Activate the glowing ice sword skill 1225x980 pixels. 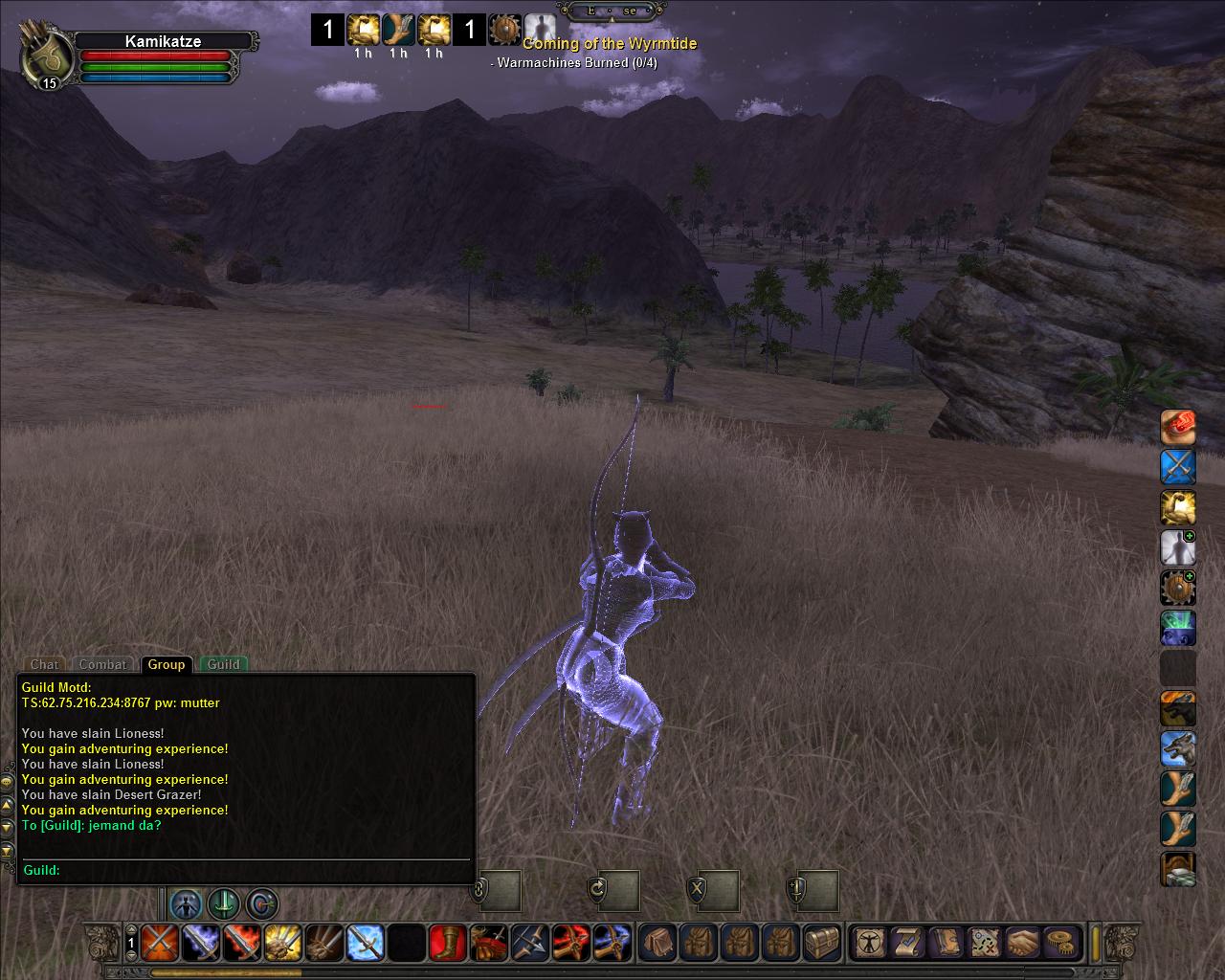365,943
